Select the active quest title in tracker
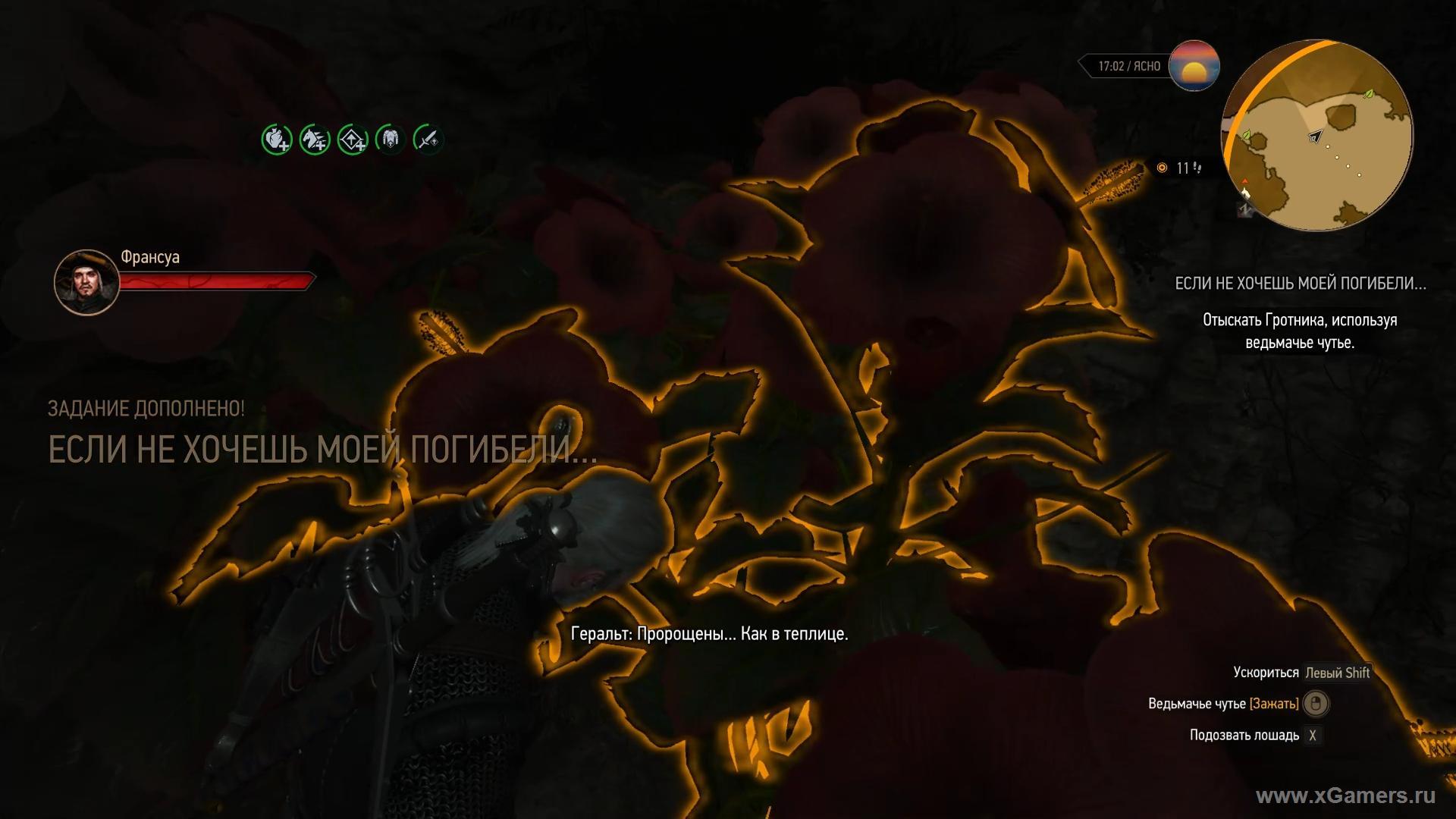 pyautogui.click(x=1300, y=284)
